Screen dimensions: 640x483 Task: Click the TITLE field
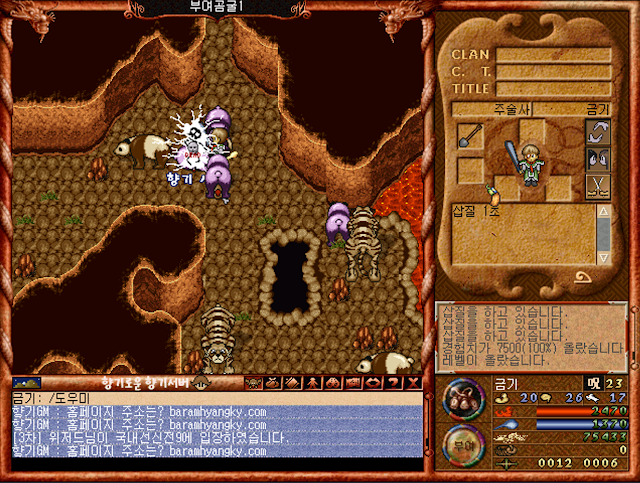point(554,87)
